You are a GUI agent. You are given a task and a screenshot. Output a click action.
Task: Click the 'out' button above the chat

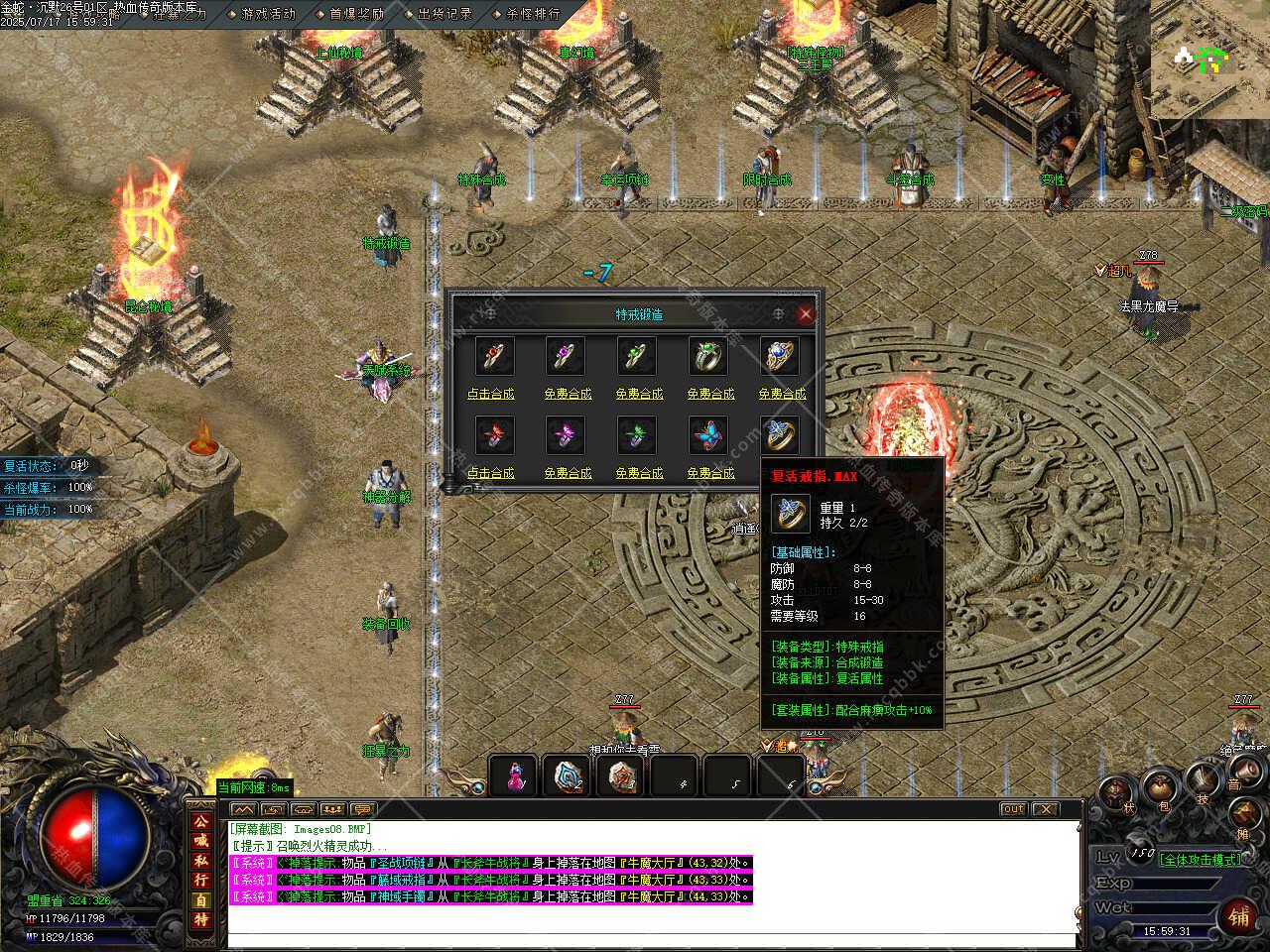[x=1013, y=809]
